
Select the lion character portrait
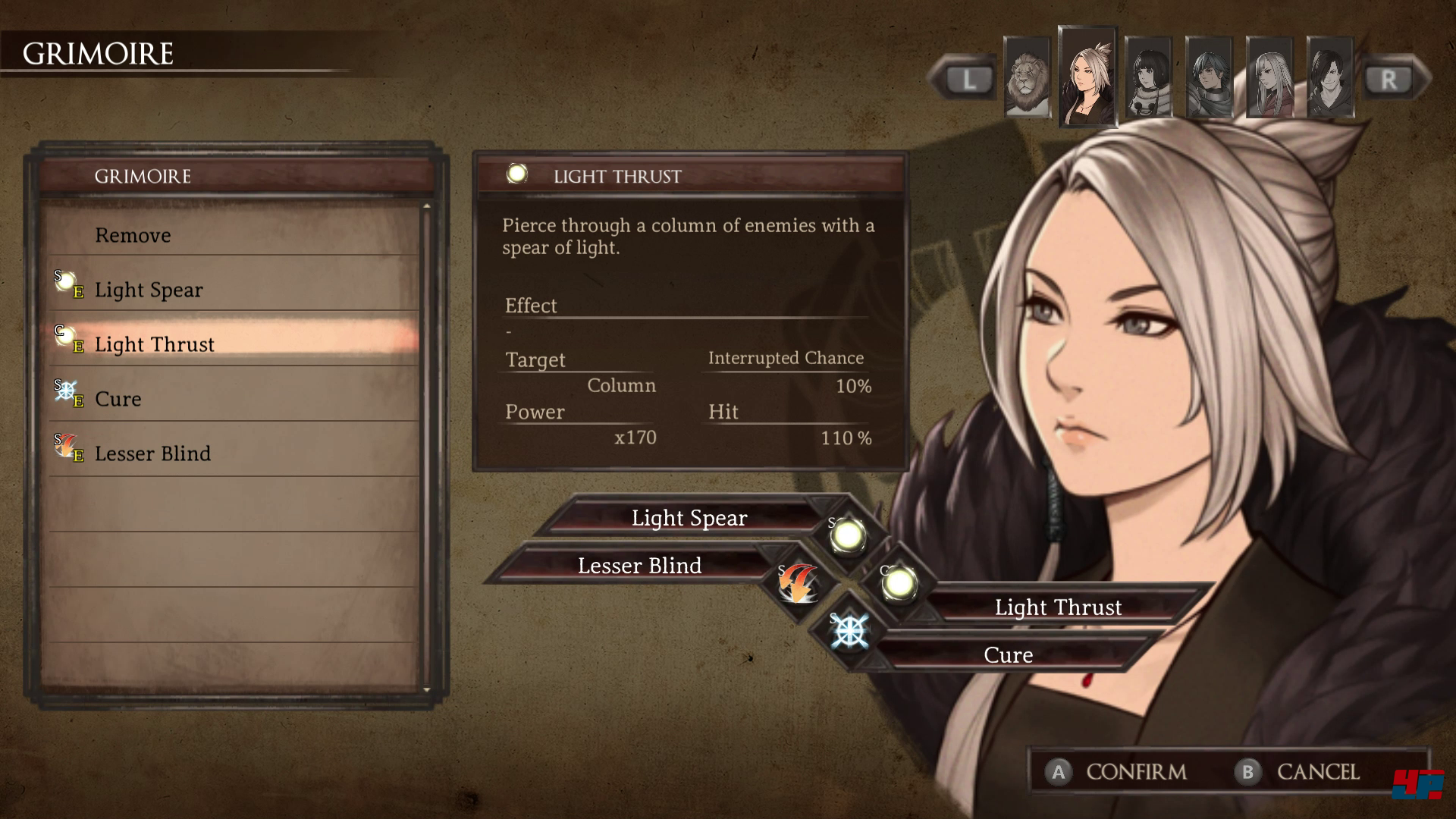coord(1027,77)
